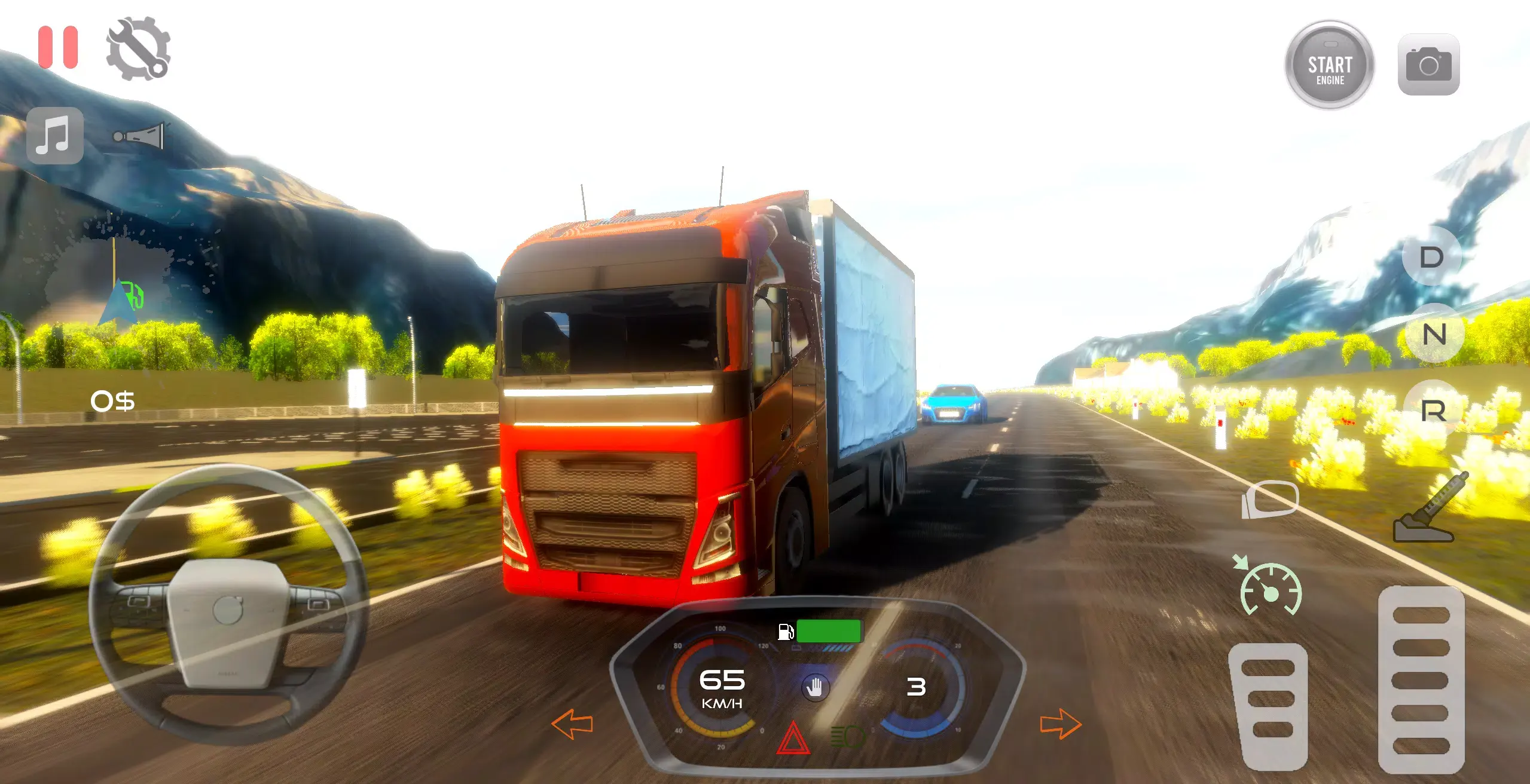Step on the tall accelerator pedal
The width and height of the screenshot is (1530, 784).
pyautogui.click(x=1421, y=679)
